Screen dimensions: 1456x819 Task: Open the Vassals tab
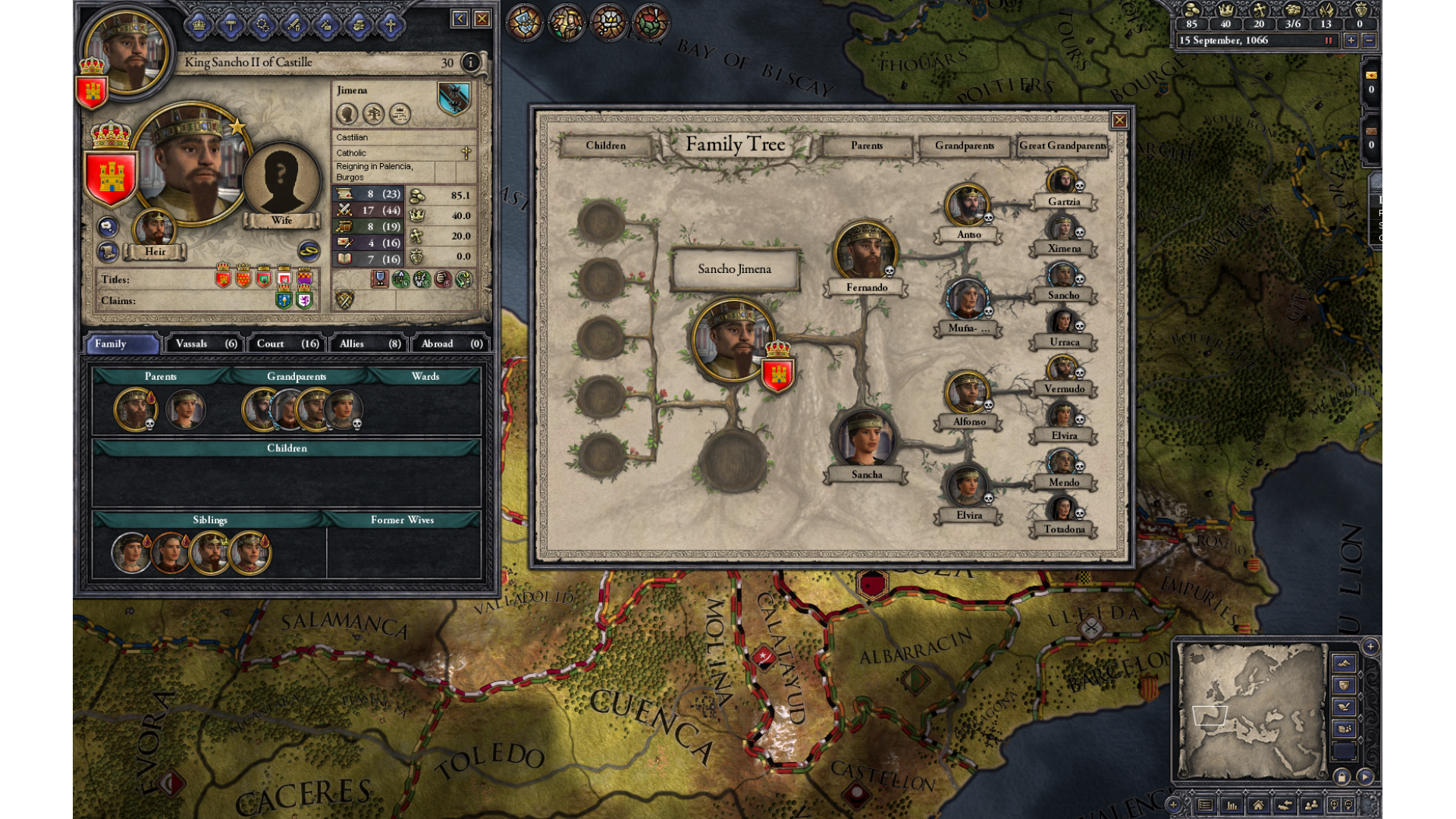point(206,344)
